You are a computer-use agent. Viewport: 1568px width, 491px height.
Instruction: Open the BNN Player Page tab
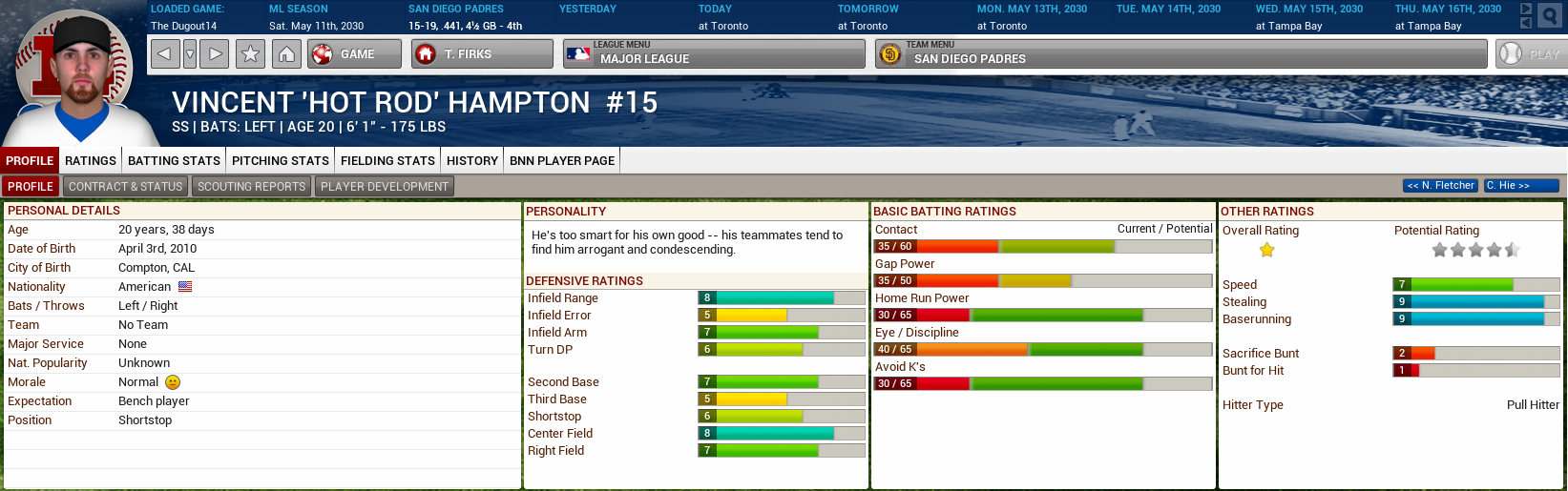click(x=562, y=161)
